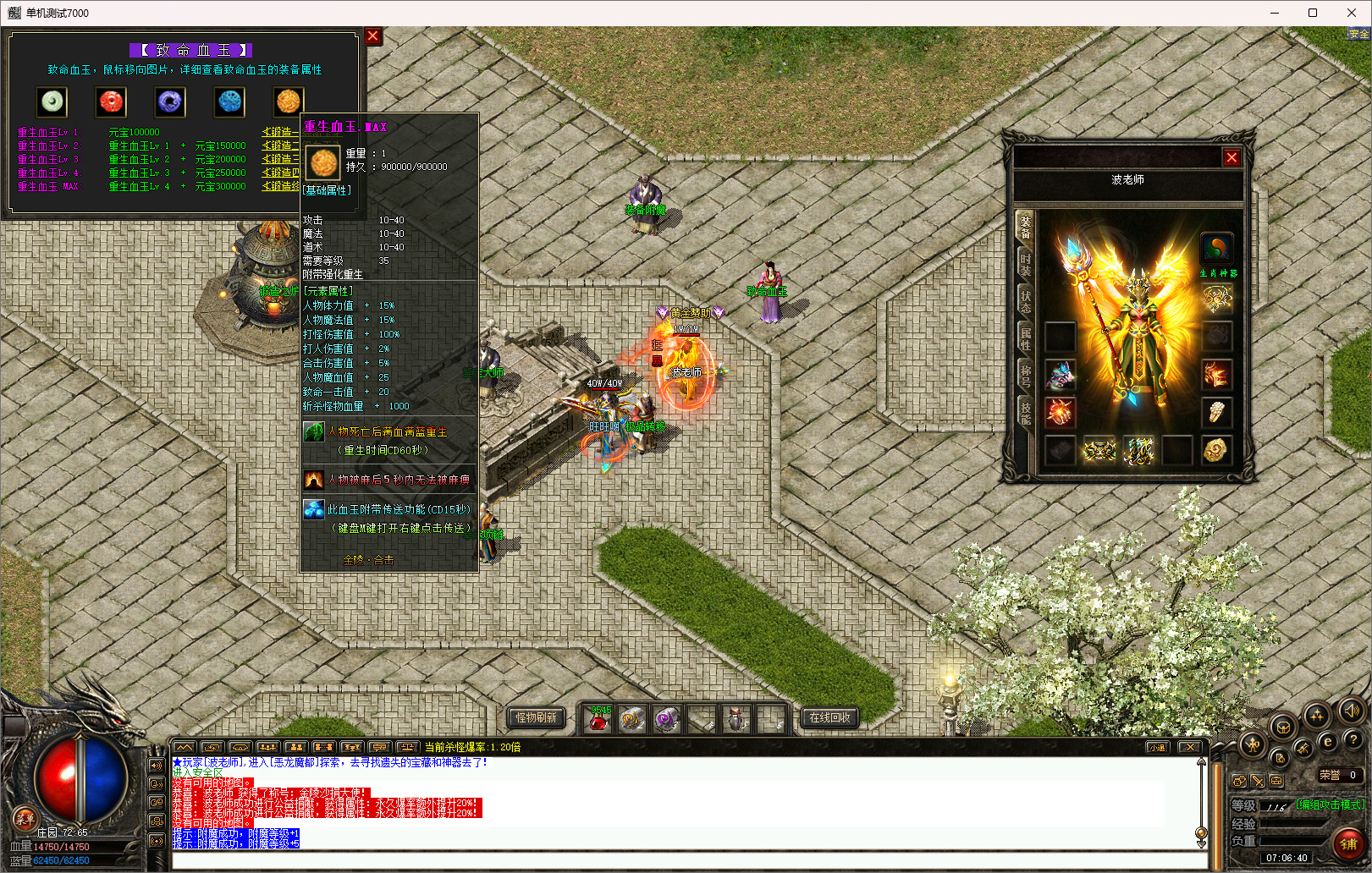Image resolution: width=1372 pixels, height=873 pixels.
Task: Open the character panel warrior icon
Action: tap(1253, 744)
